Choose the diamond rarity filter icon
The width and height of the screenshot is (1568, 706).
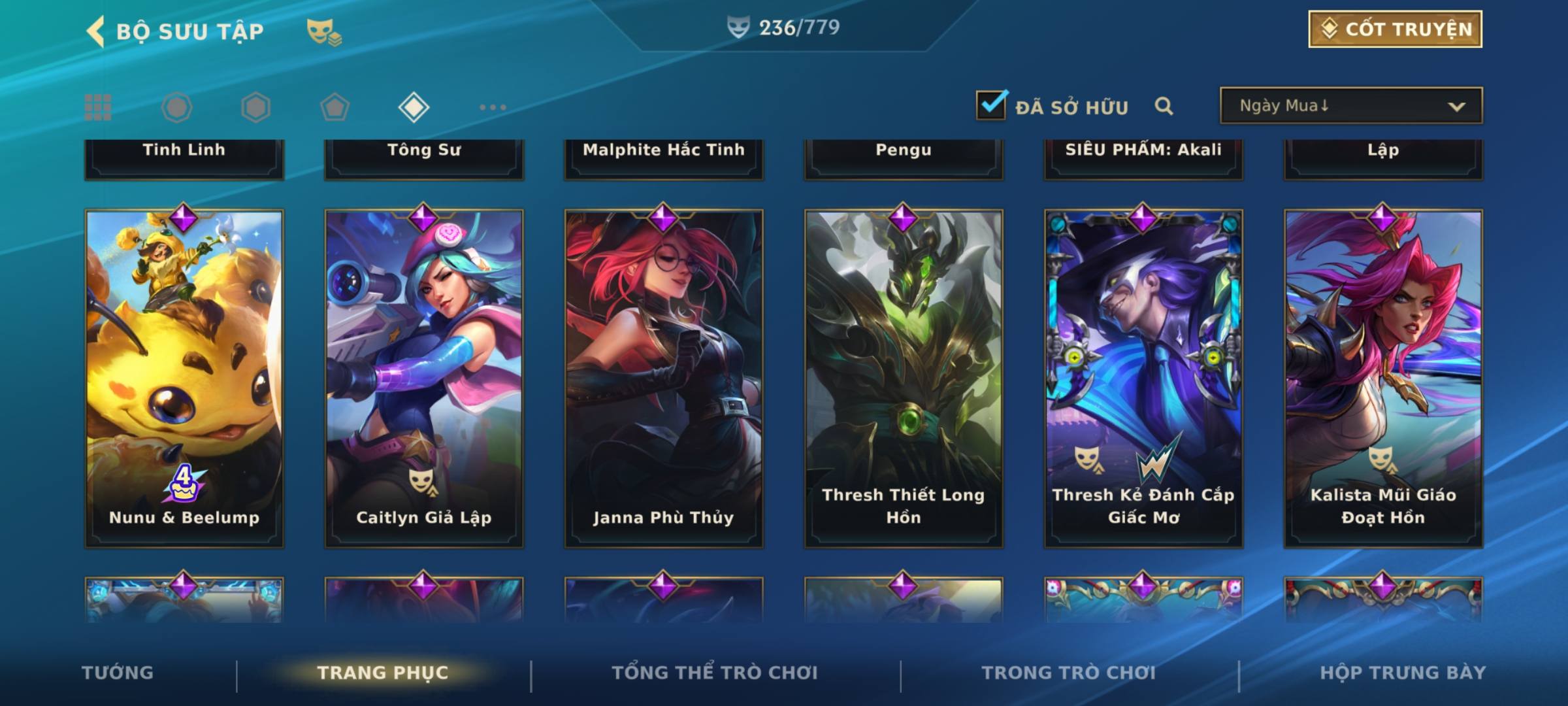(414, 107)
